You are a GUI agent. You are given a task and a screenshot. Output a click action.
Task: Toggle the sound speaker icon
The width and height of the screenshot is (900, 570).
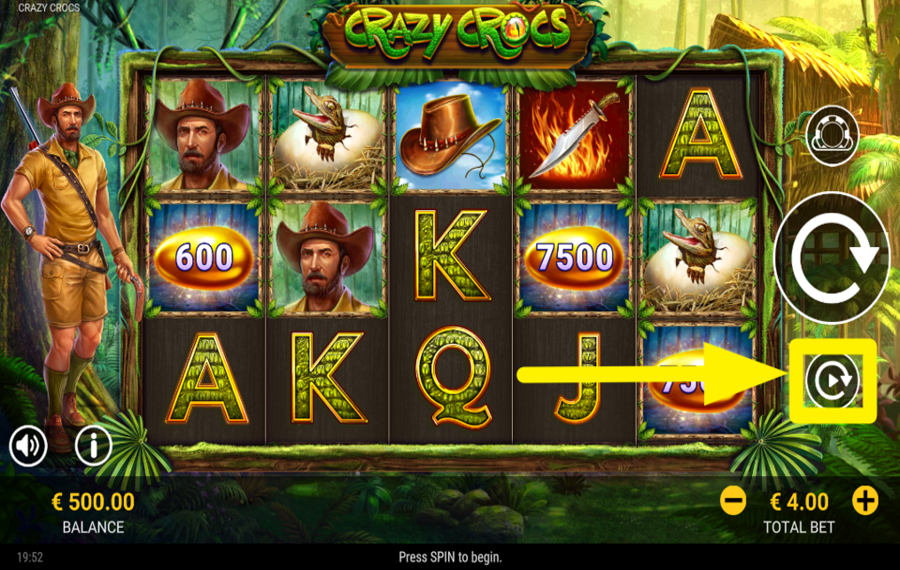coord(29,445)
